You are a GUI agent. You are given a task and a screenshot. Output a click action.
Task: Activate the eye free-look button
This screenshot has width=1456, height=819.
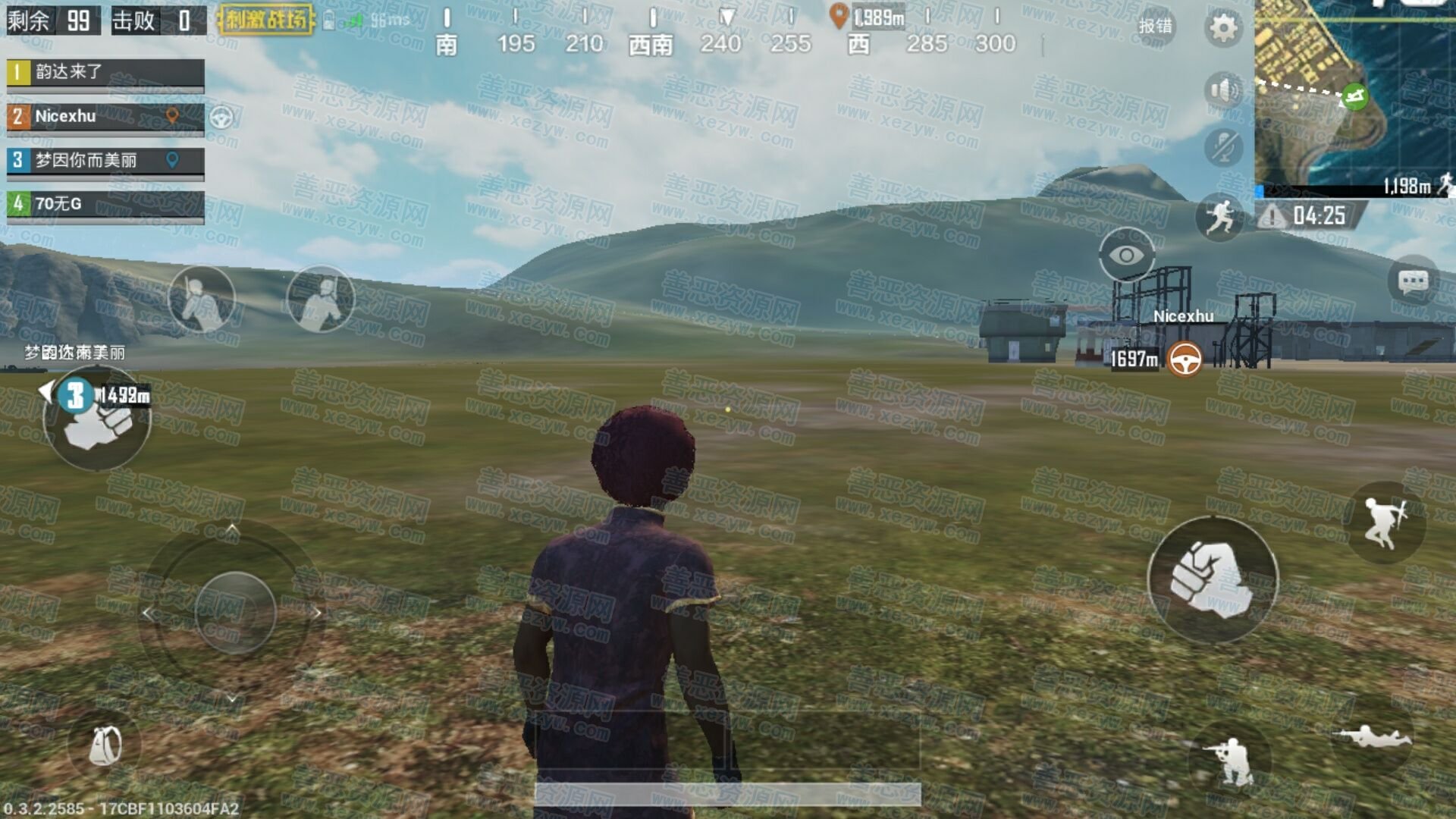pos(1127,256)
